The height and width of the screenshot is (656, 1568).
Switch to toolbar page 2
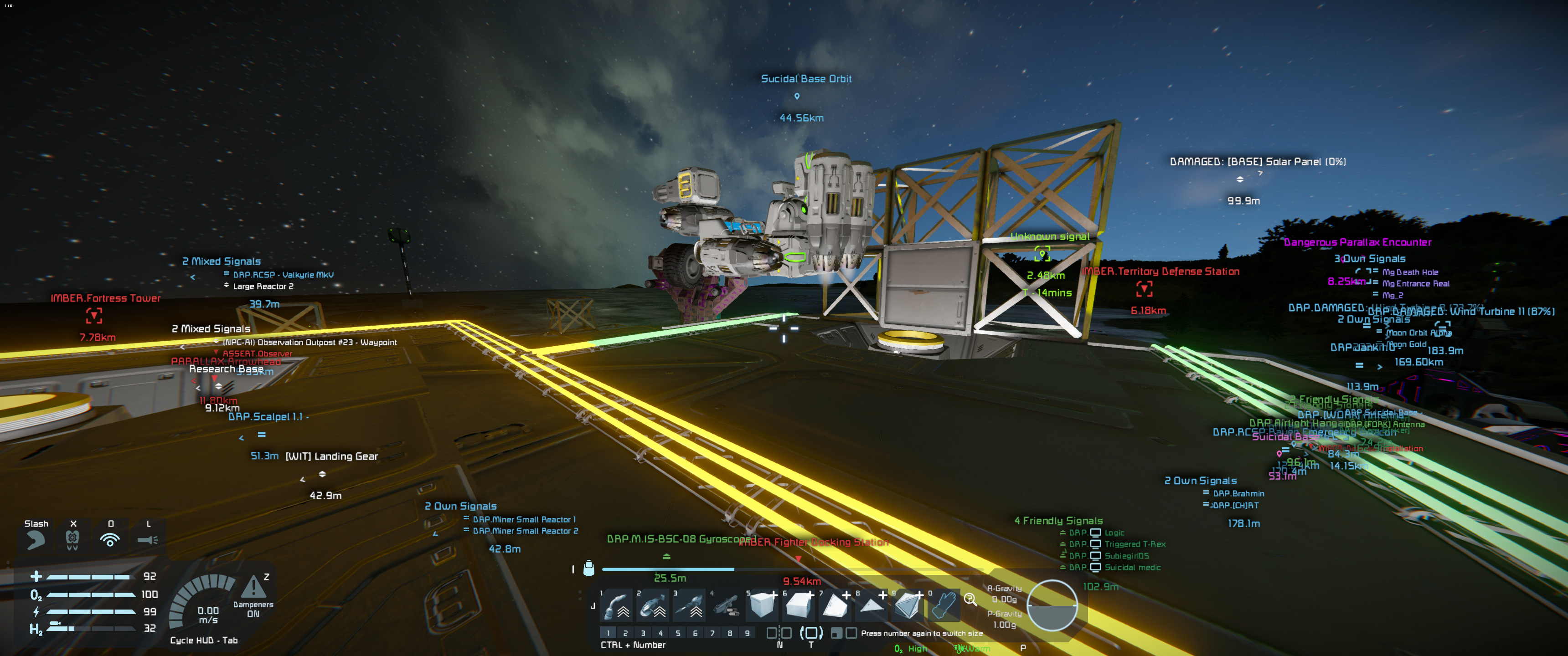625,633
